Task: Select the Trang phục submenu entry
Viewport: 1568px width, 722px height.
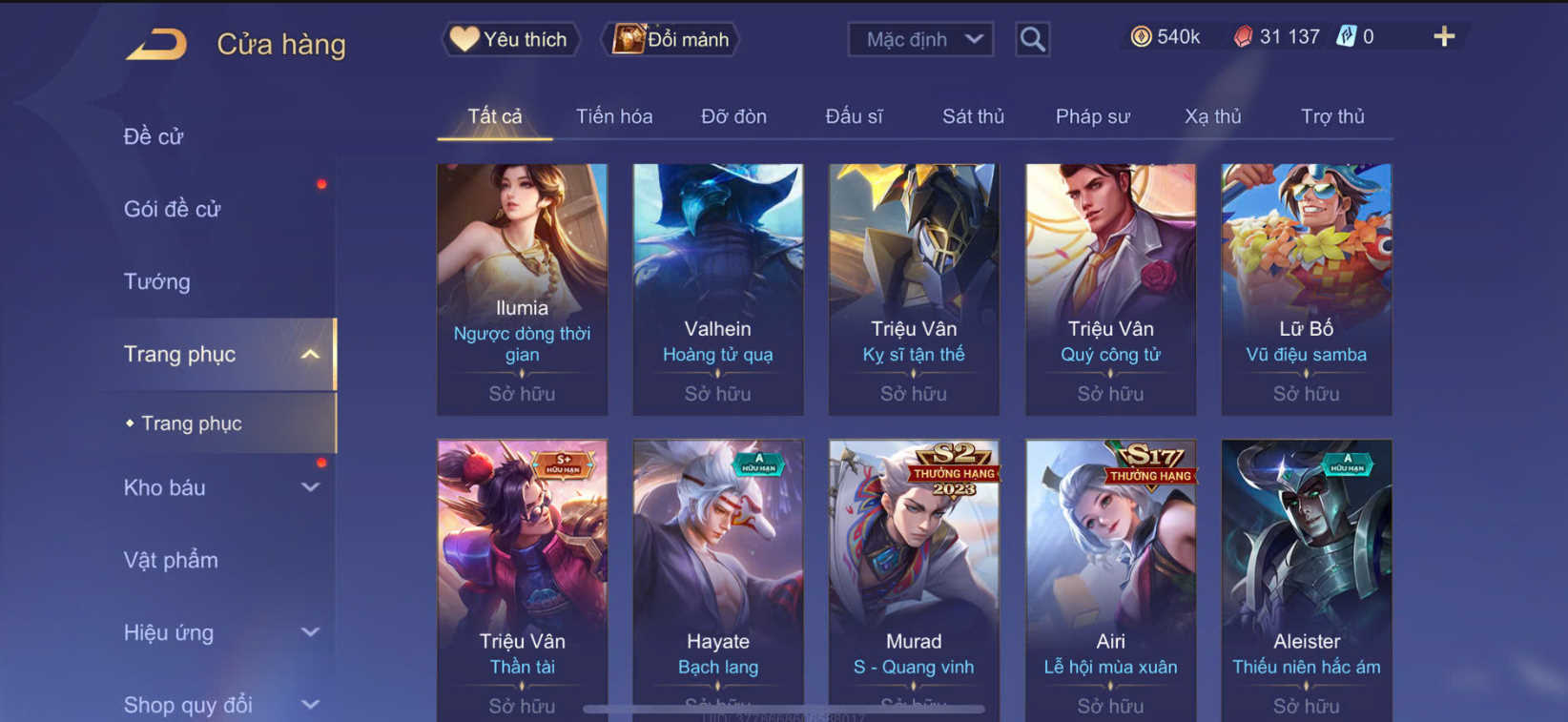Action: tap(192, 423)
